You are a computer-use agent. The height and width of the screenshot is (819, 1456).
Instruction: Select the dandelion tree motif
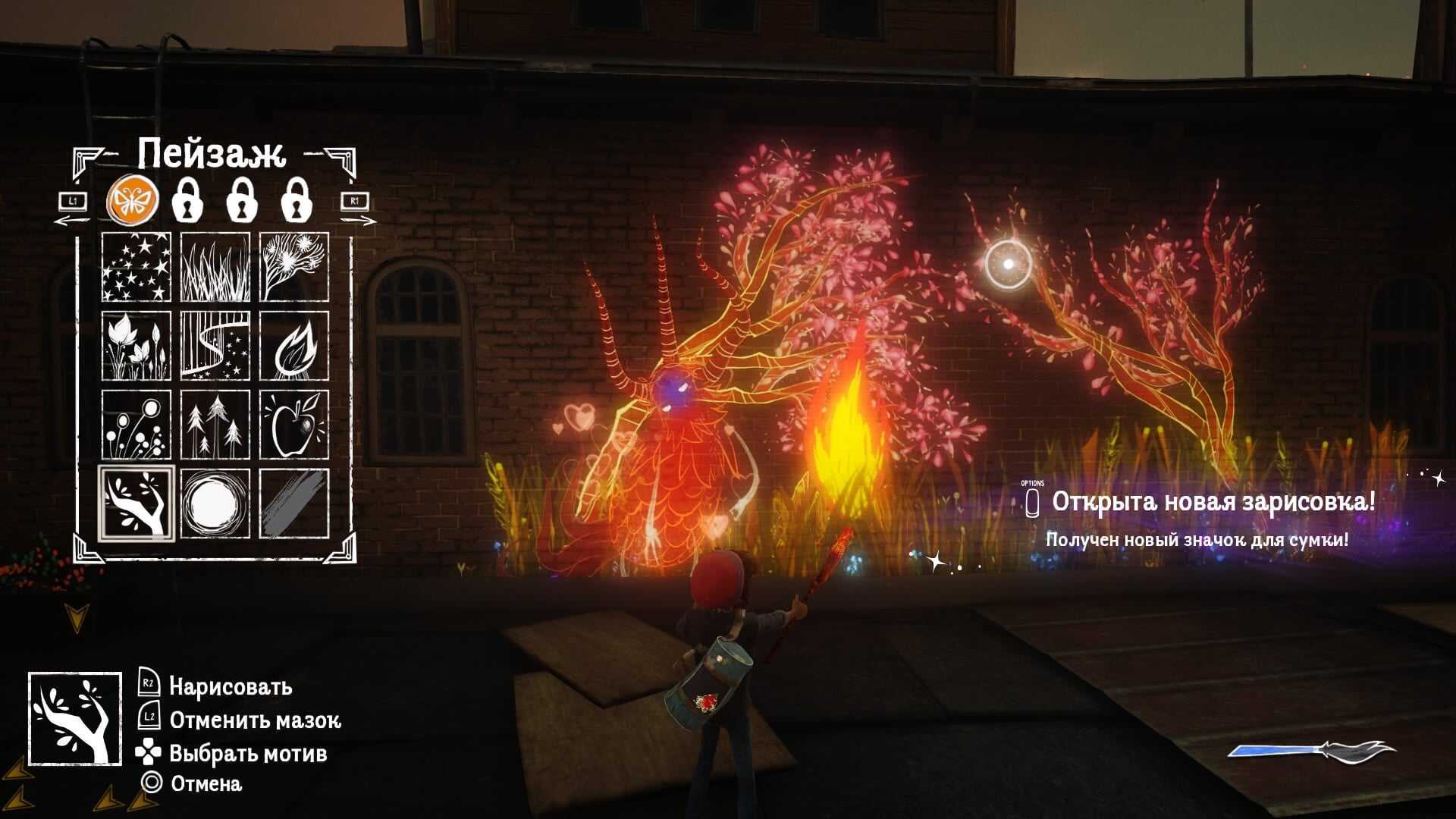[294, 267]
